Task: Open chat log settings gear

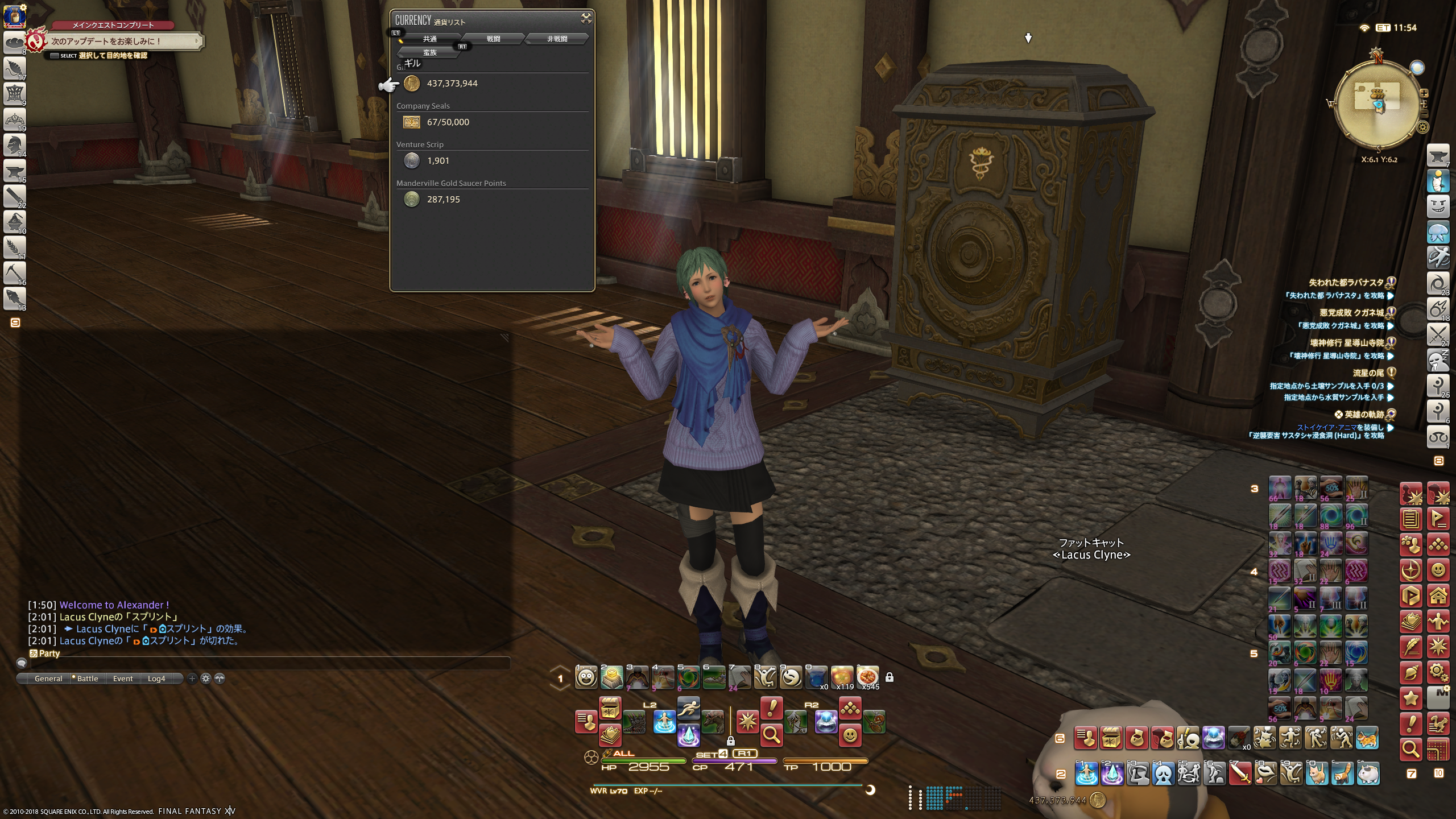Action: tap(206, 679)
